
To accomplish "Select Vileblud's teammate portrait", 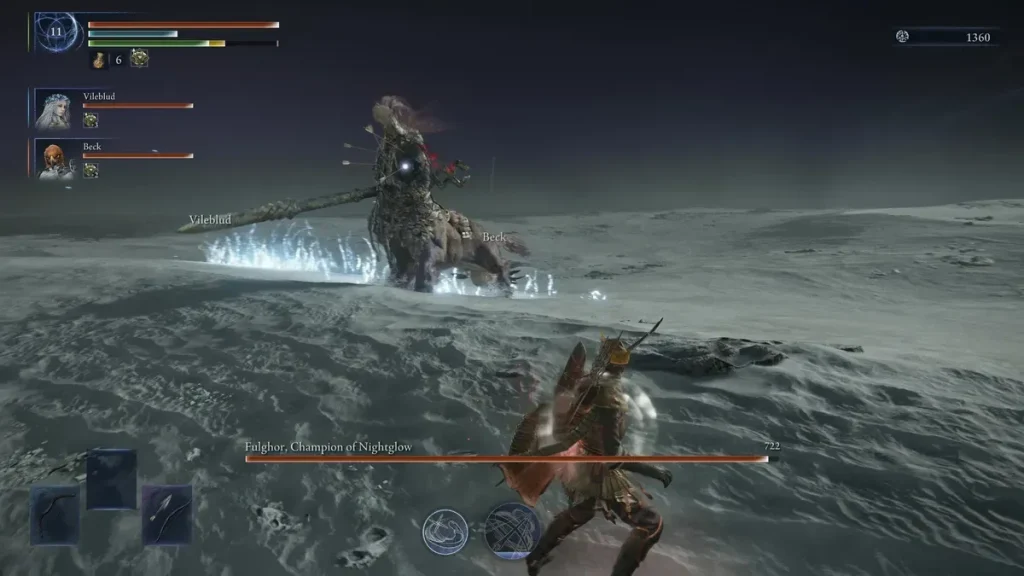I will [x=53, y=109].
